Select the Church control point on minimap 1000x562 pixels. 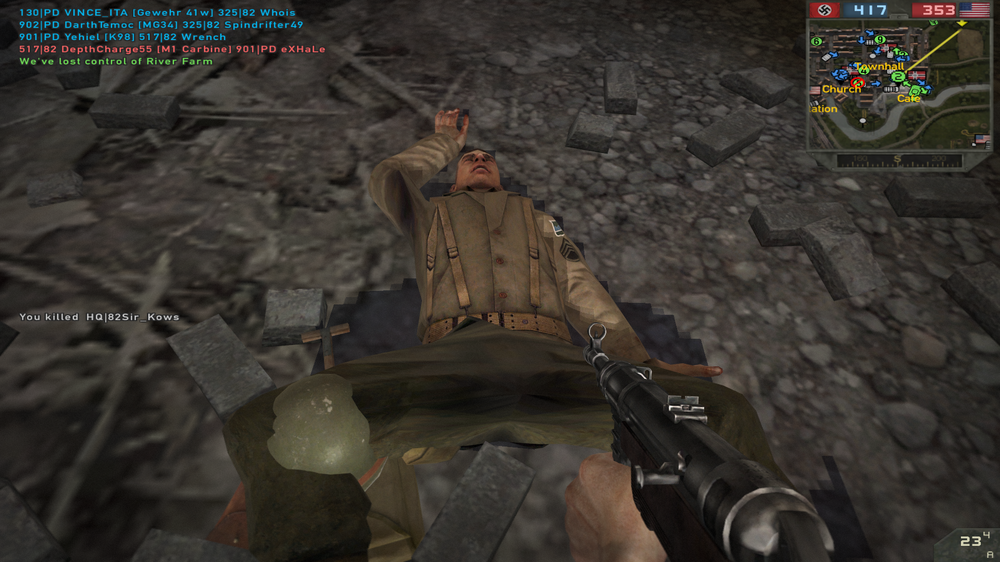(x=841, y=89)
